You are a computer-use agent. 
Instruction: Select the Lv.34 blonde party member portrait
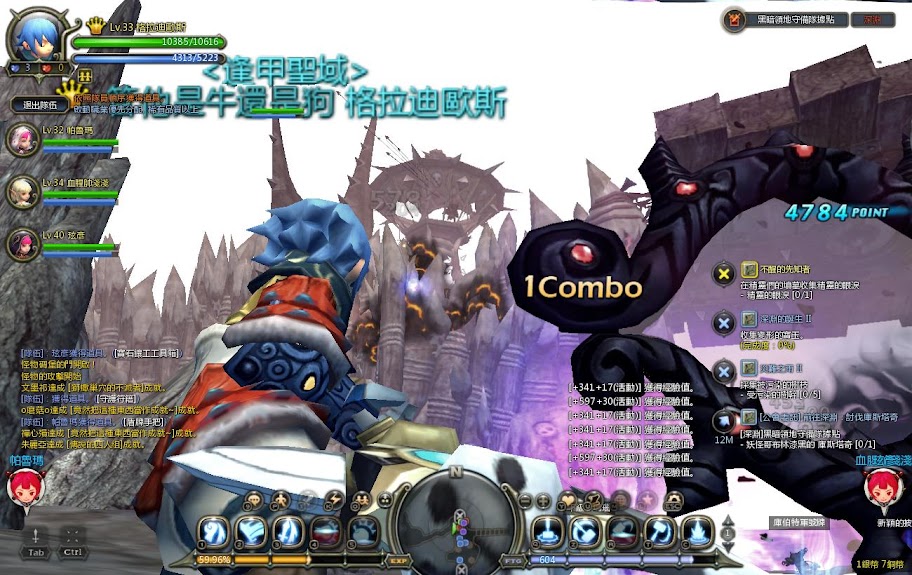coord(19,191)
